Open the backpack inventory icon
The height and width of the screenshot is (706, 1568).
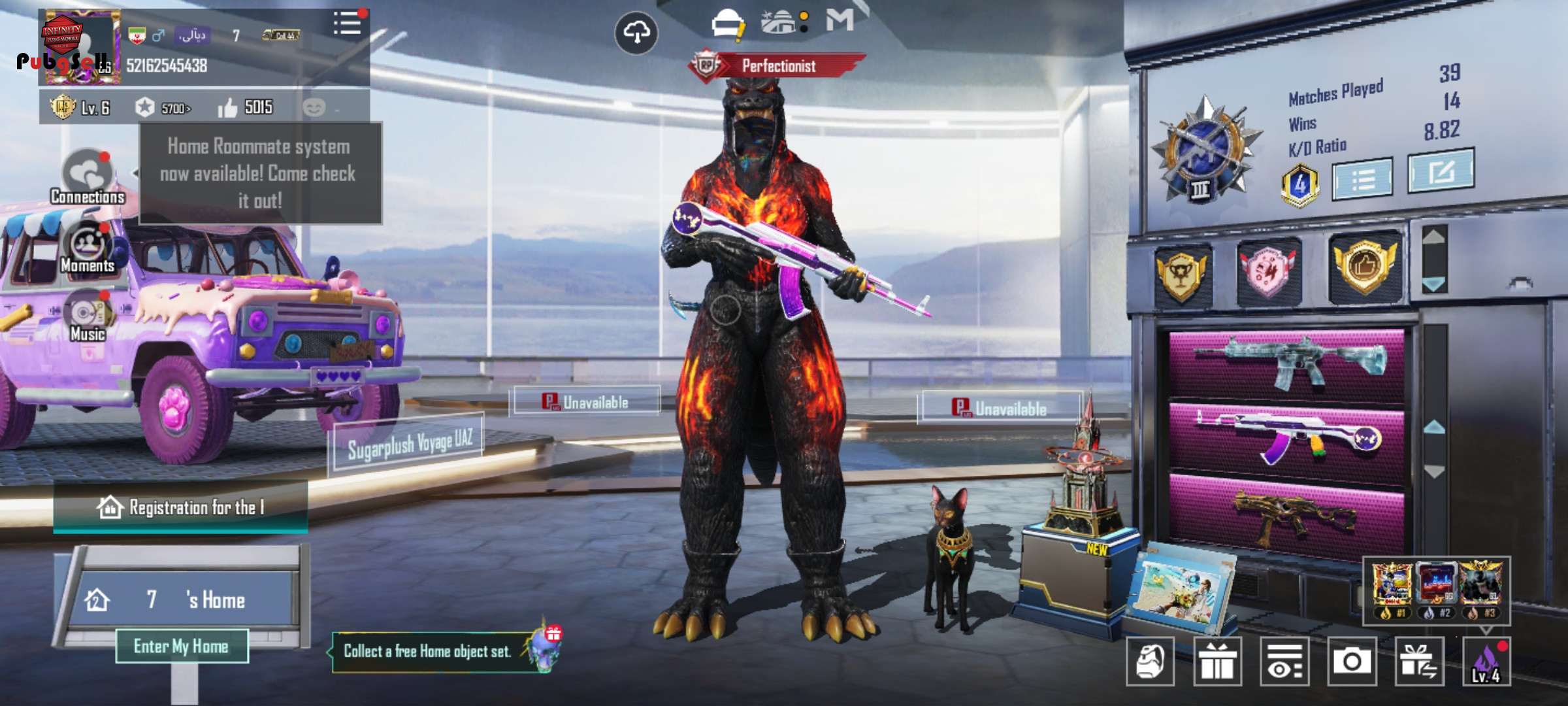pos(1150,662)
